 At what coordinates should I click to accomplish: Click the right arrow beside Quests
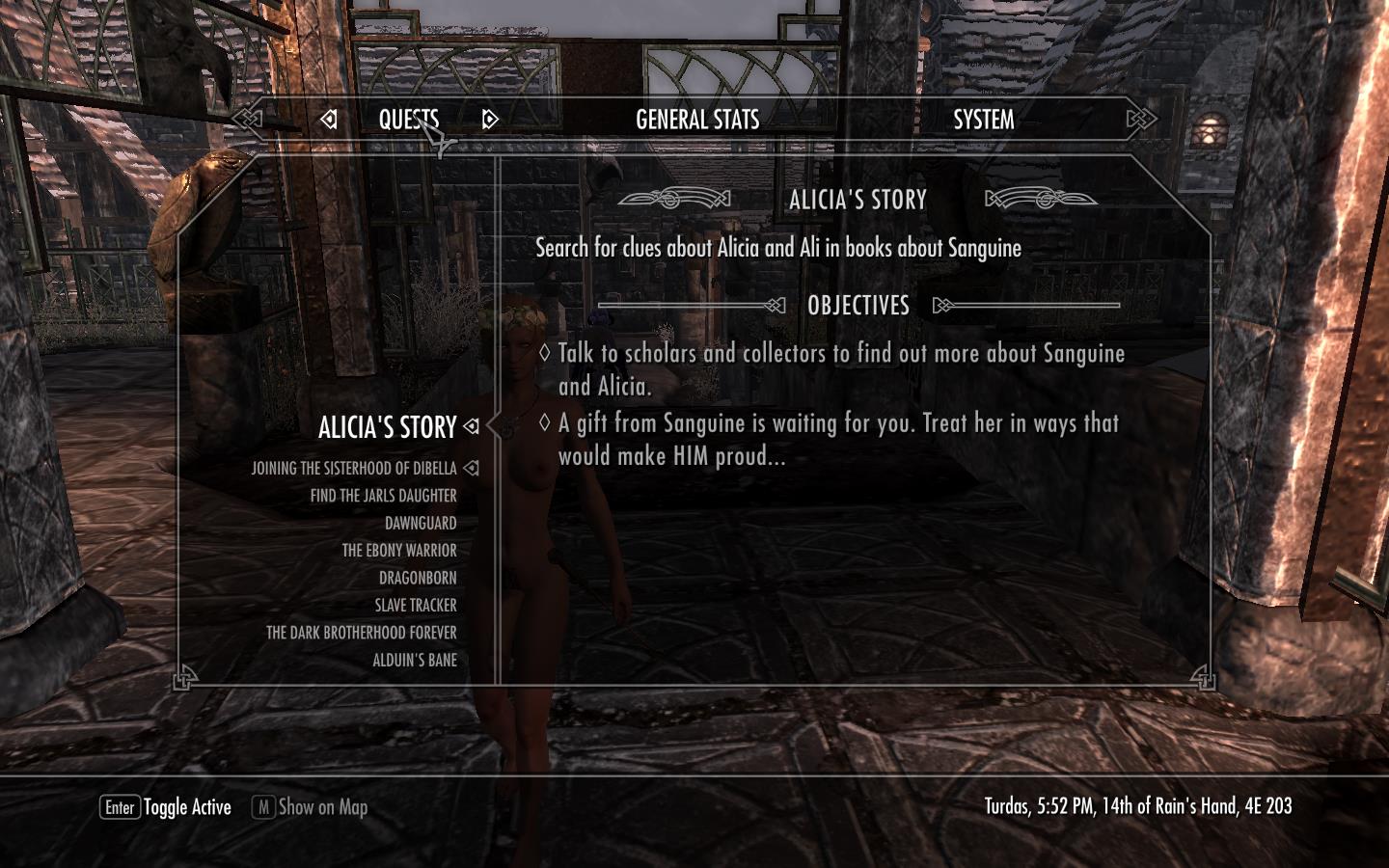(490, 120)
